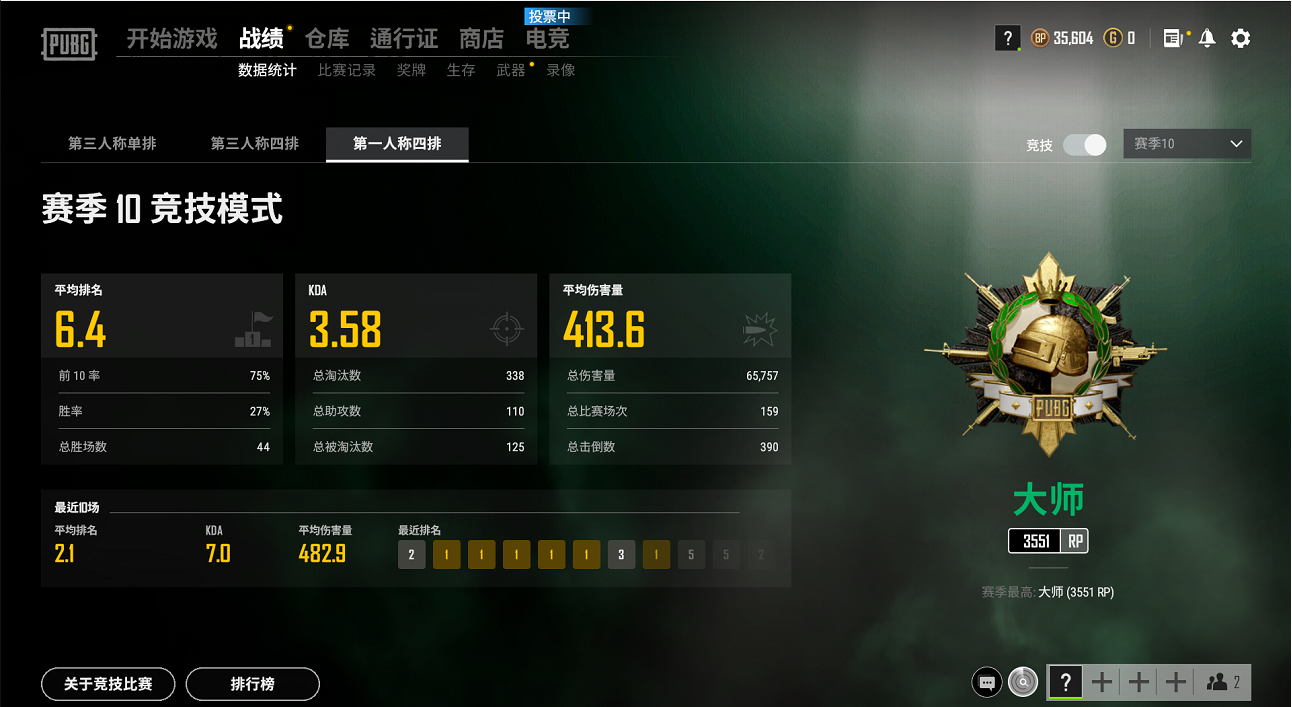The height and width of the screenshot is (707, 1292).
Task: Open the chat speech bubble icon
Action: 987,683
